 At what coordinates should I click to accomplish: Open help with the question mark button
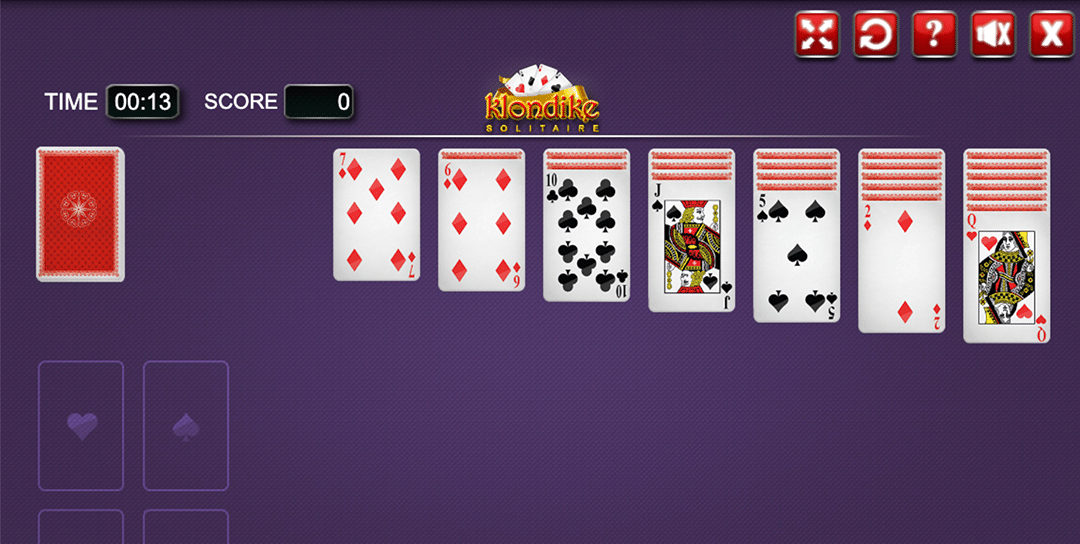point(934,35)
